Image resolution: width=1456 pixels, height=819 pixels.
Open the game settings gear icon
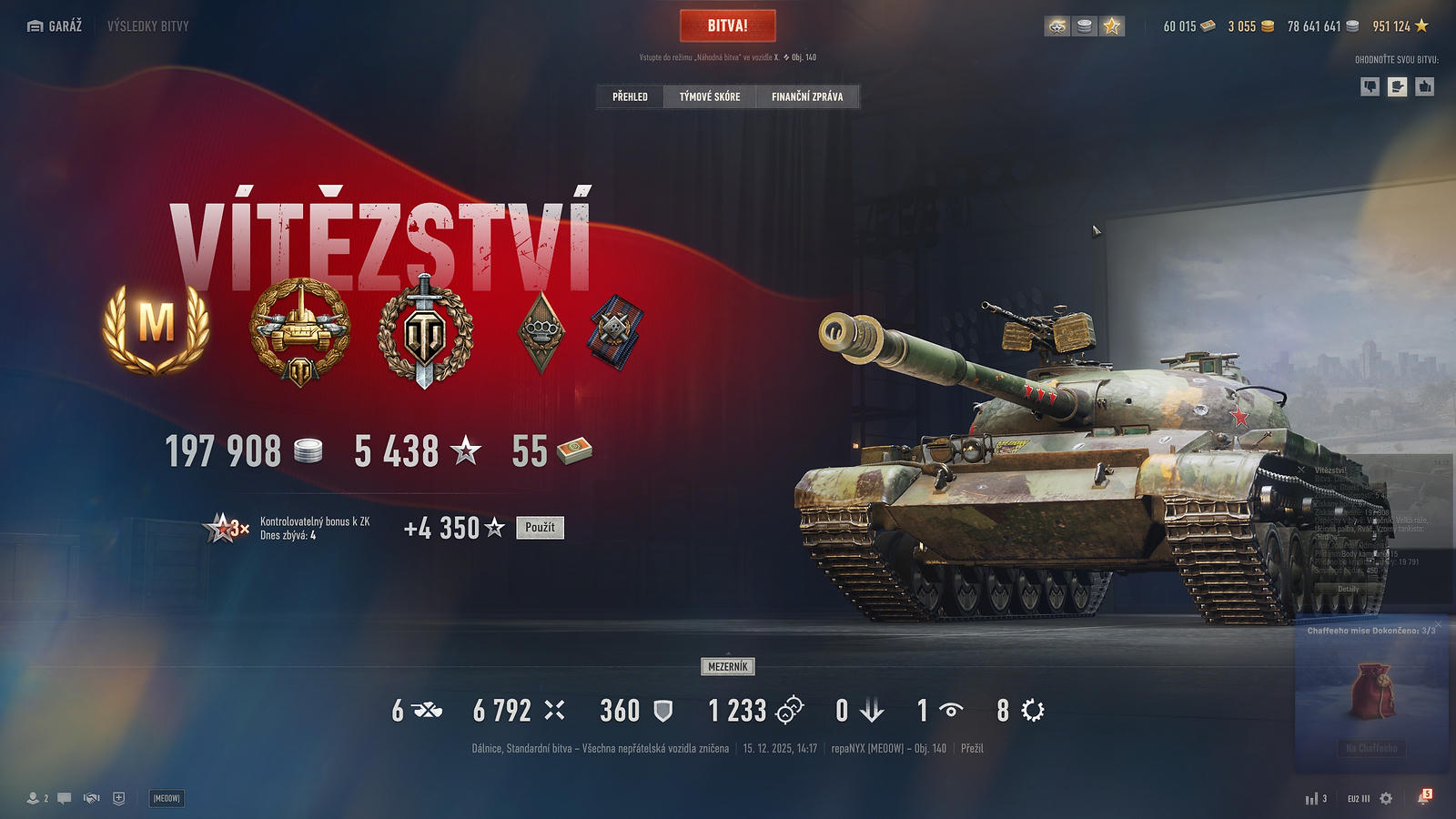pos(1386,798)
